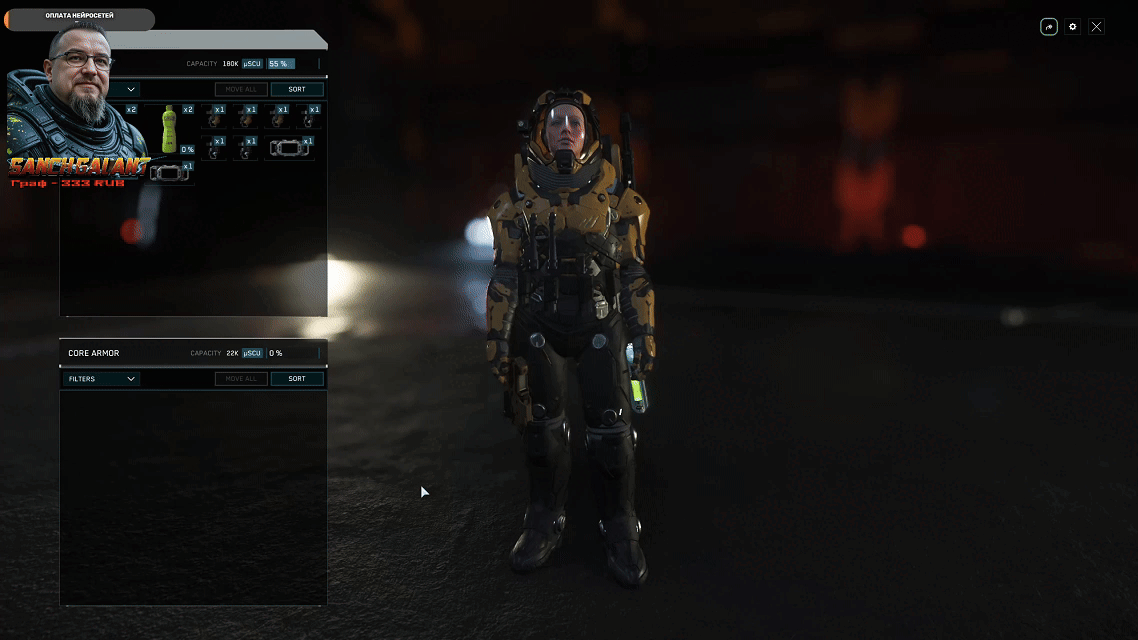Open the Core Armor Filters dropdown

101,379
